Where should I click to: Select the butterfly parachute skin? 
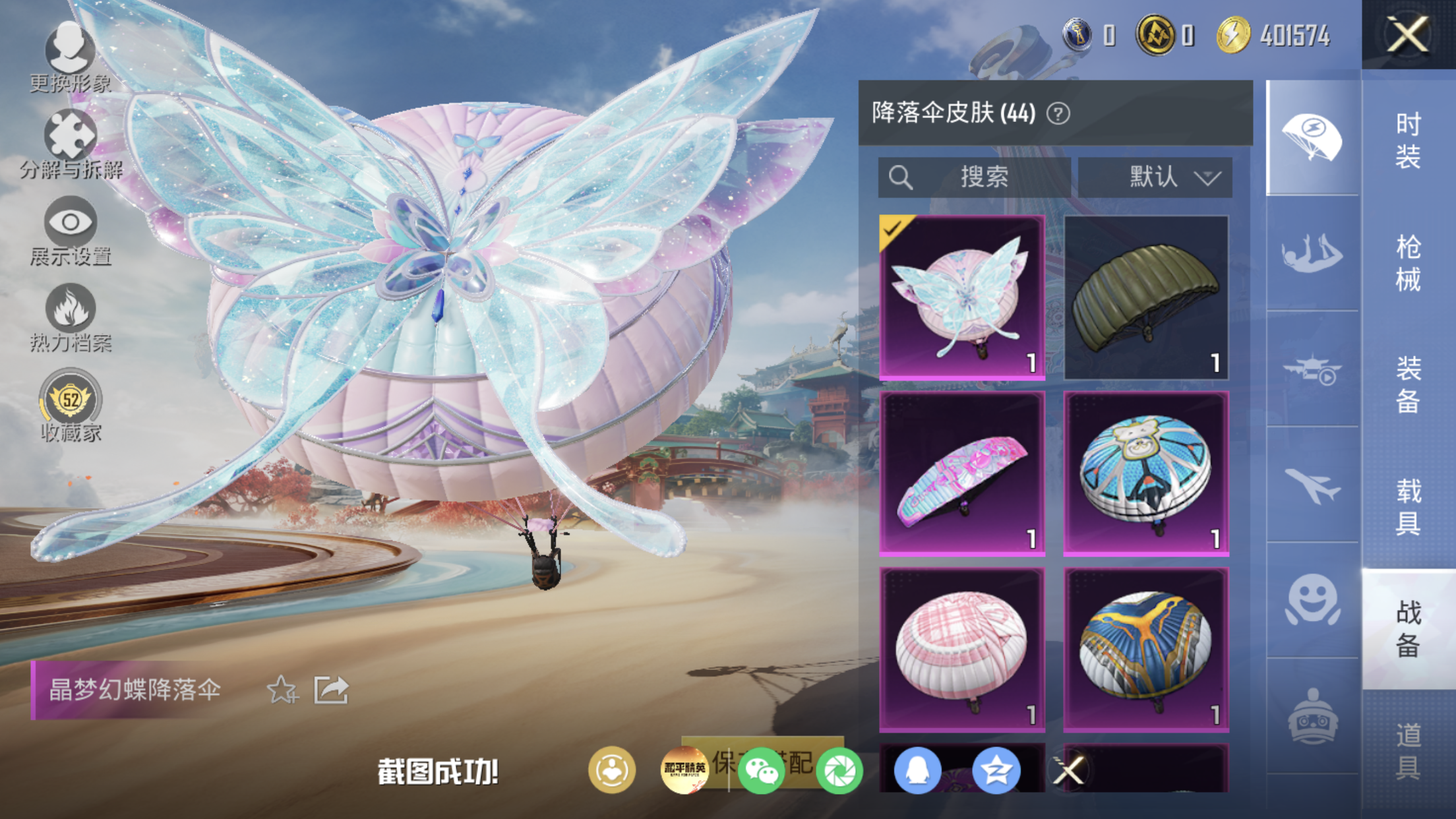coord(962,297)
